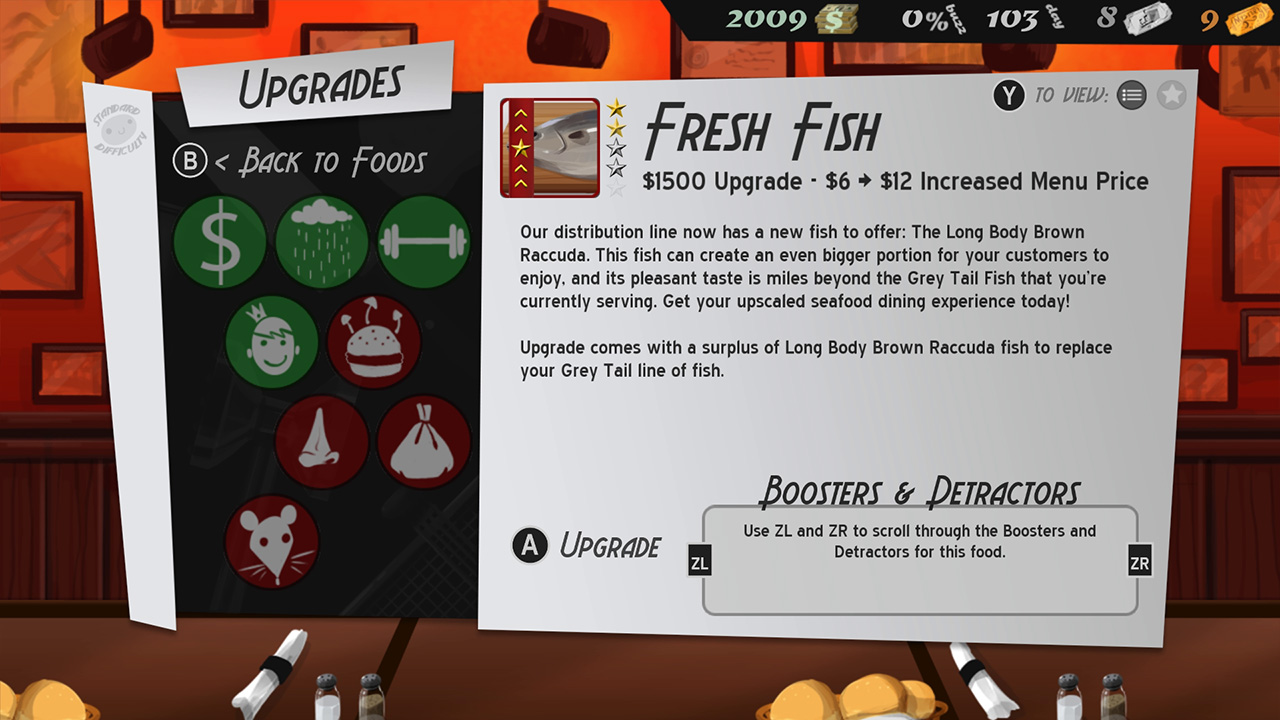Screen dimensions: 1280x720
Task: Click the Fresh Fish thumbnail image
Action: click(549, 147)
